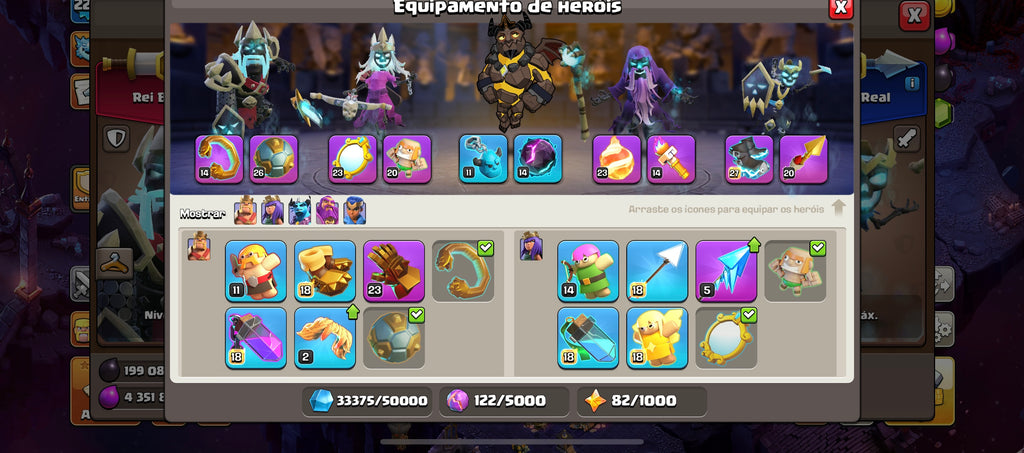Choose the Archer Puppet equipment
The width and height of the screenshot is (1024, 453).
588,270
